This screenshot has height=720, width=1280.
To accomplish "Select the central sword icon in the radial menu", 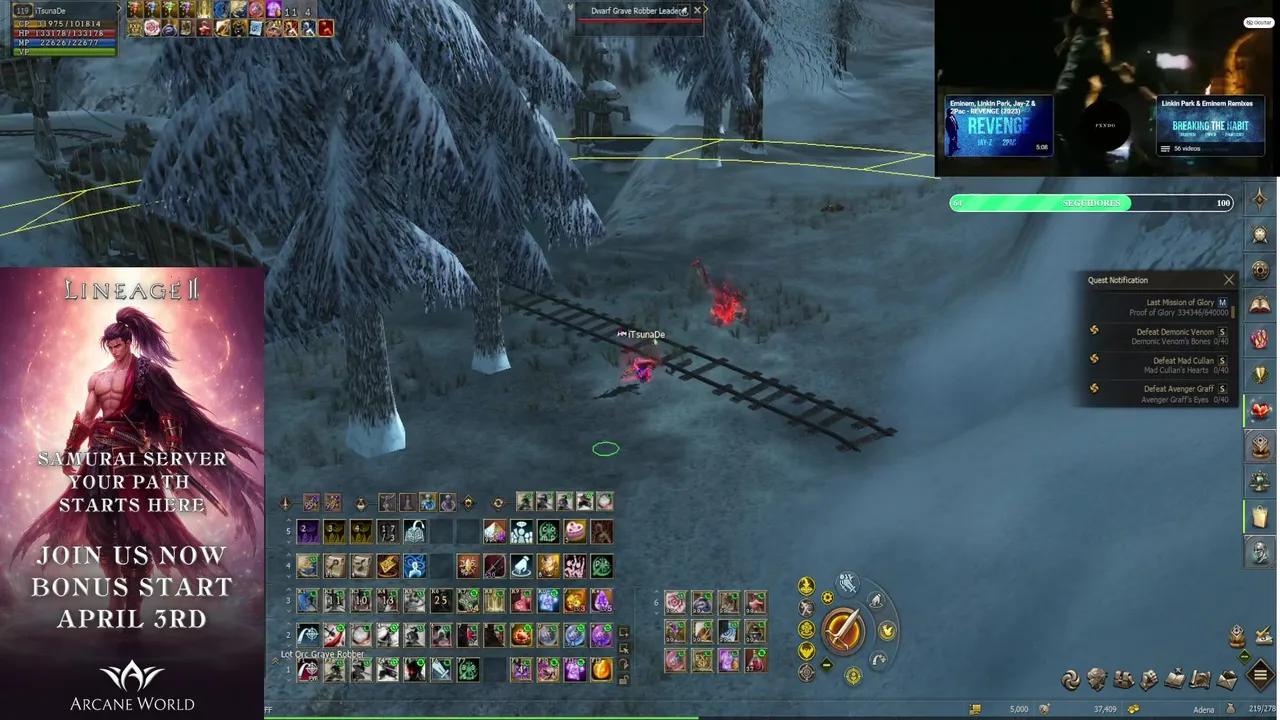I will (x=845, y=630).
